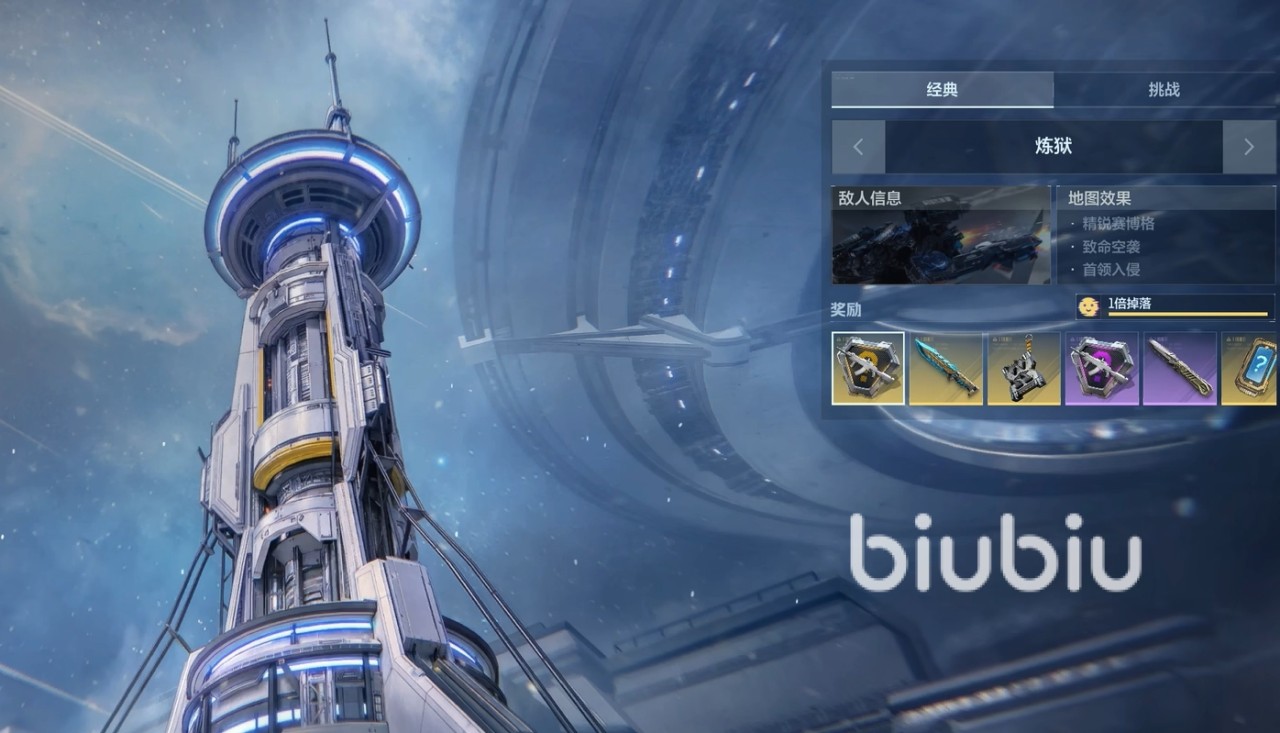Go to the previous difficulty with left arrow
The width and height of the screenshot is (1280, 733).
point(858,147)
